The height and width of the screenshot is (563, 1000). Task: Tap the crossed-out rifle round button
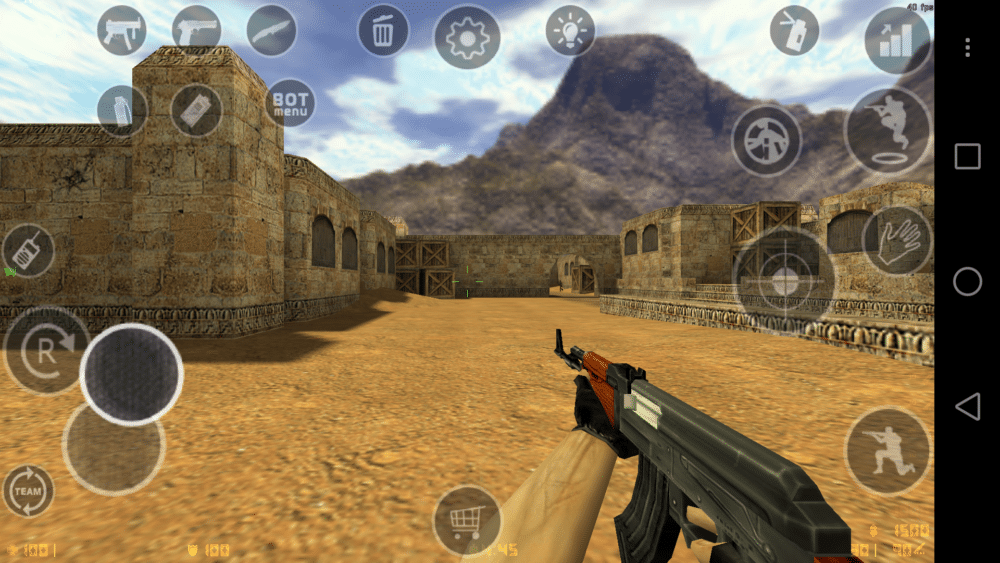[x=766, y=140]
